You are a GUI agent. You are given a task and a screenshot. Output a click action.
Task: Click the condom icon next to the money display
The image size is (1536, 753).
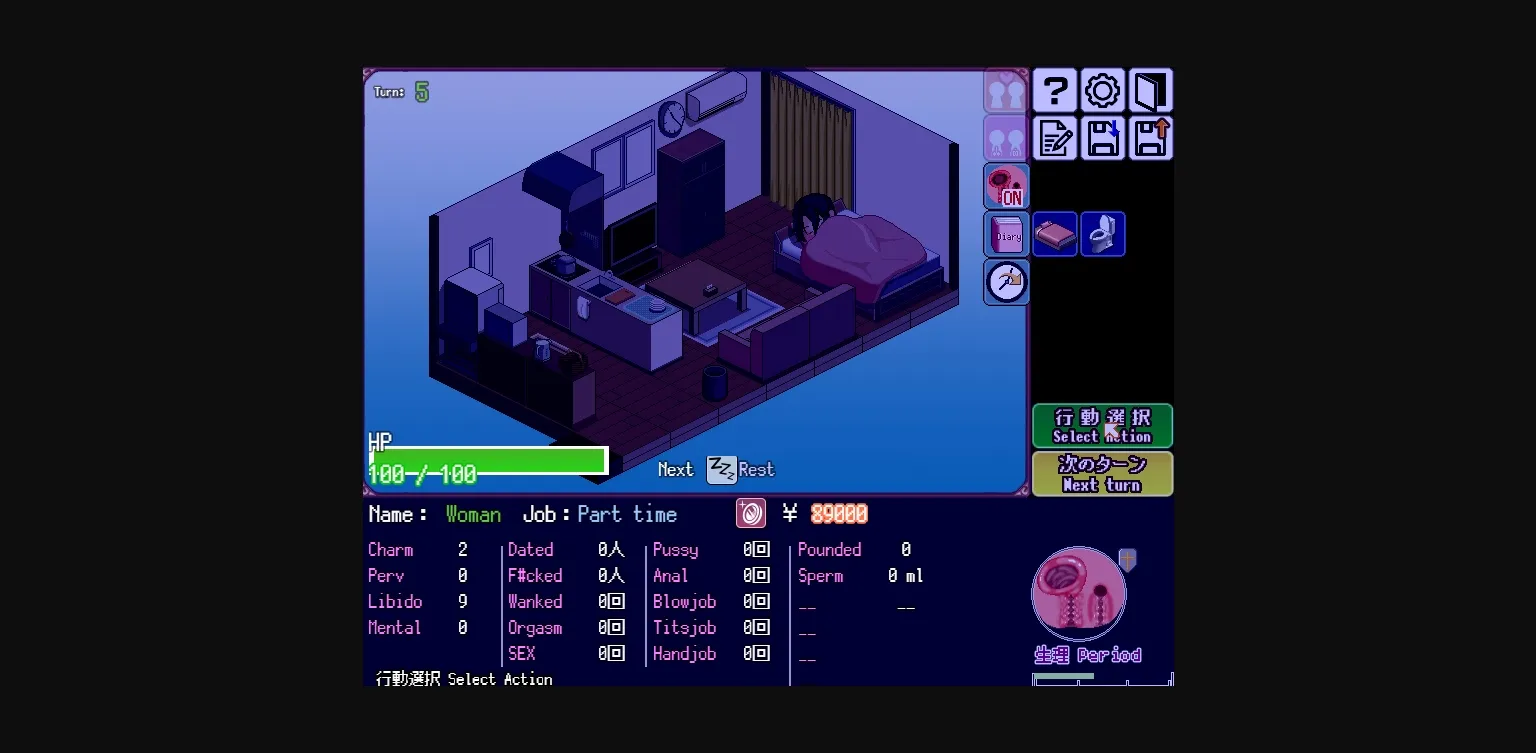(750, 513)
